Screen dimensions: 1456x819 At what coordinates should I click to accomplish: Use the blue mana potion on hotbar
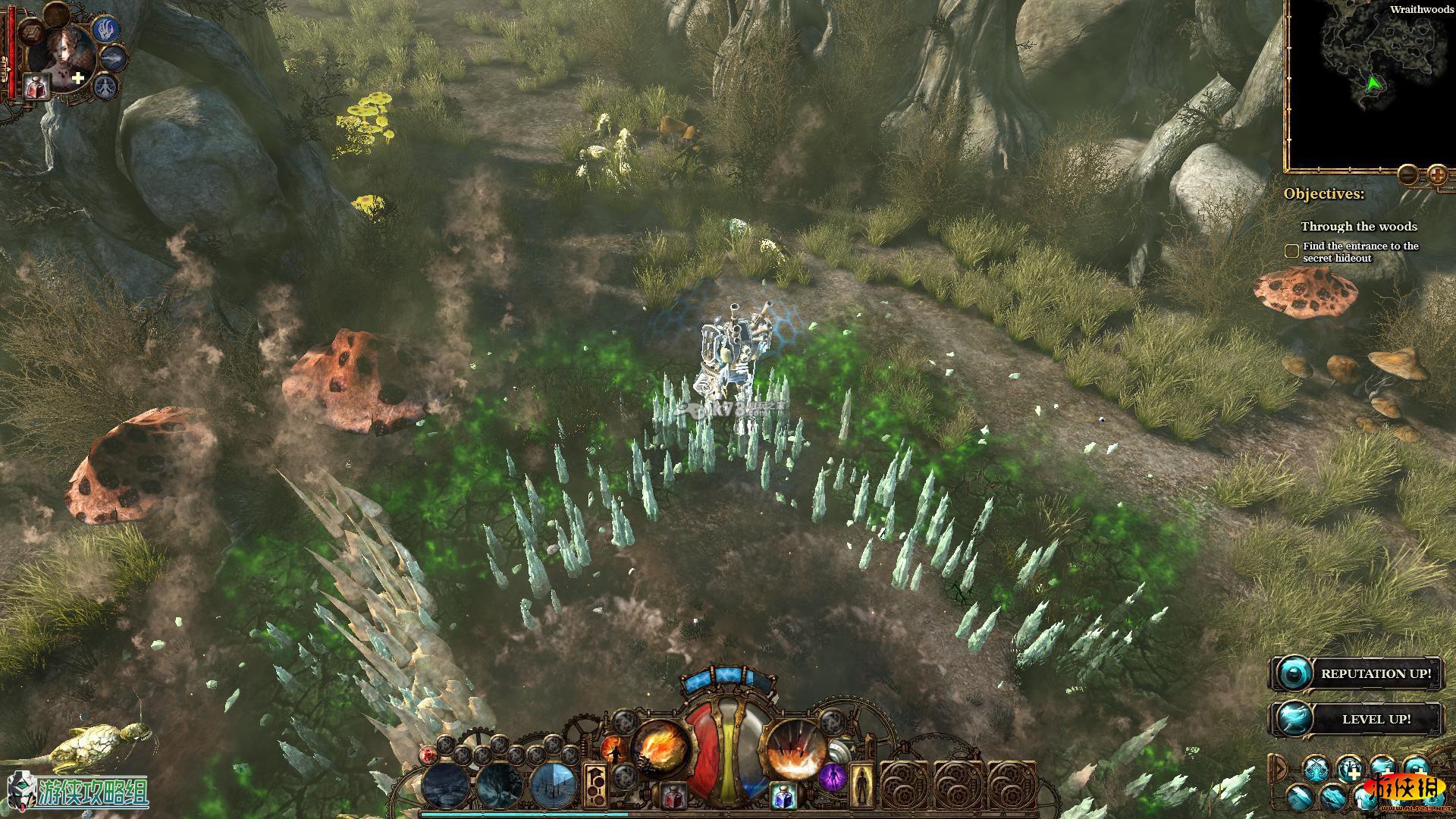tap(784, 796)
